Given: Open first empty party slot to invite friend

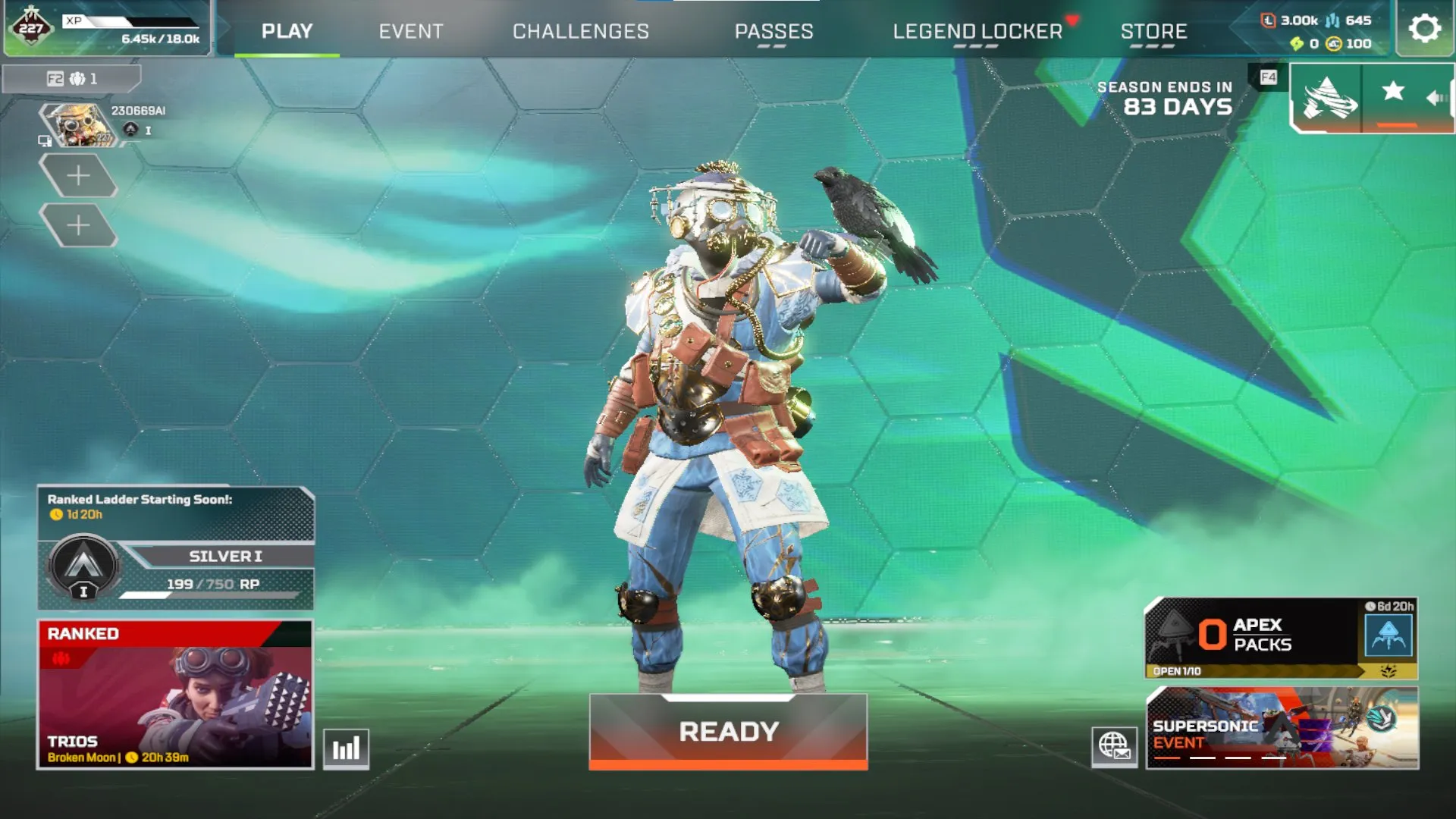Looking at the screenshot, I should coord(78,176).
